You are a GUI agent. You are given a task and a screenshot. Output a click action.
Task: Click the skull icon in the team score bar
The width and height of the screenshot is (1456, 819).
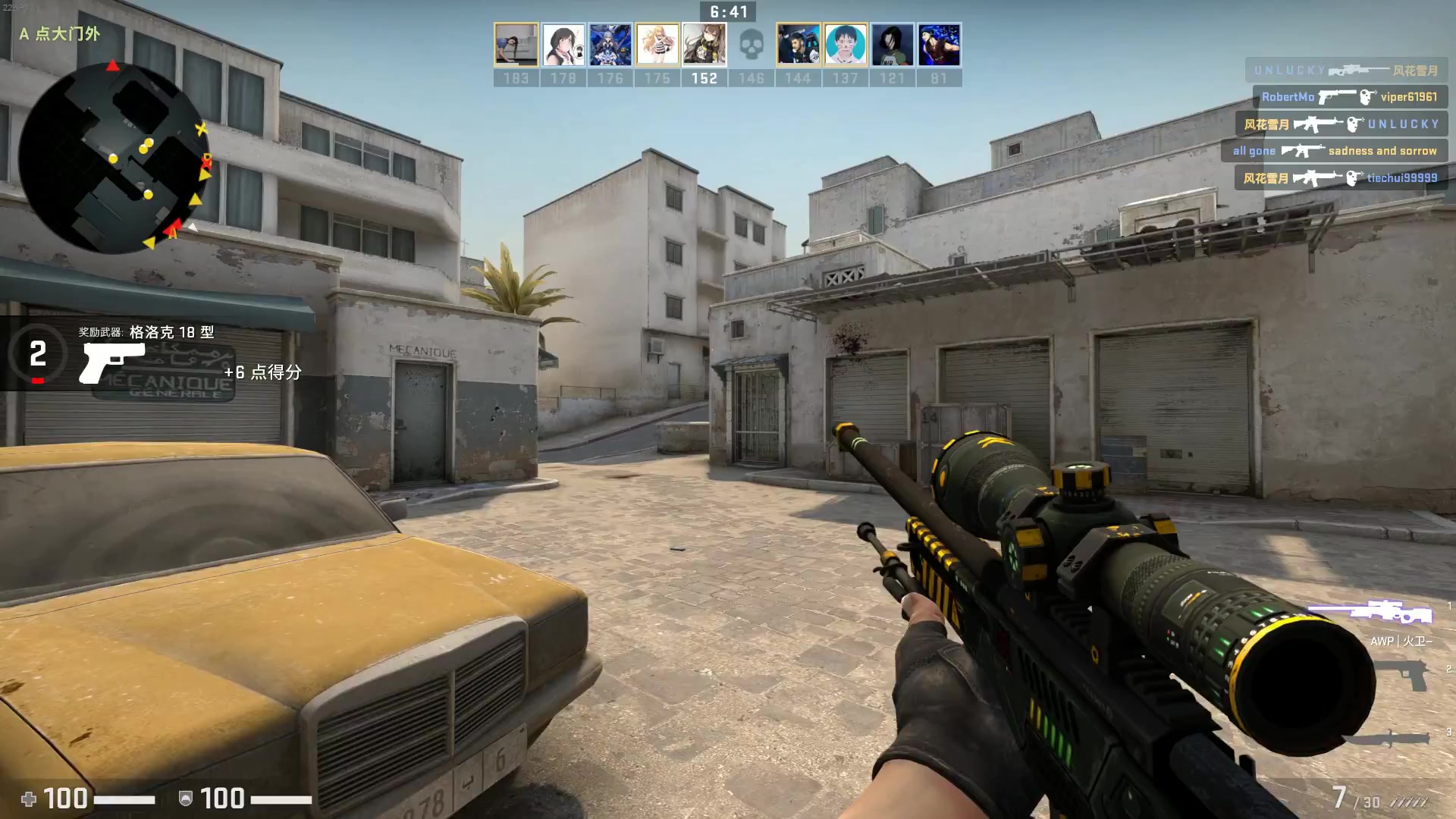click(x=752, y=43)
